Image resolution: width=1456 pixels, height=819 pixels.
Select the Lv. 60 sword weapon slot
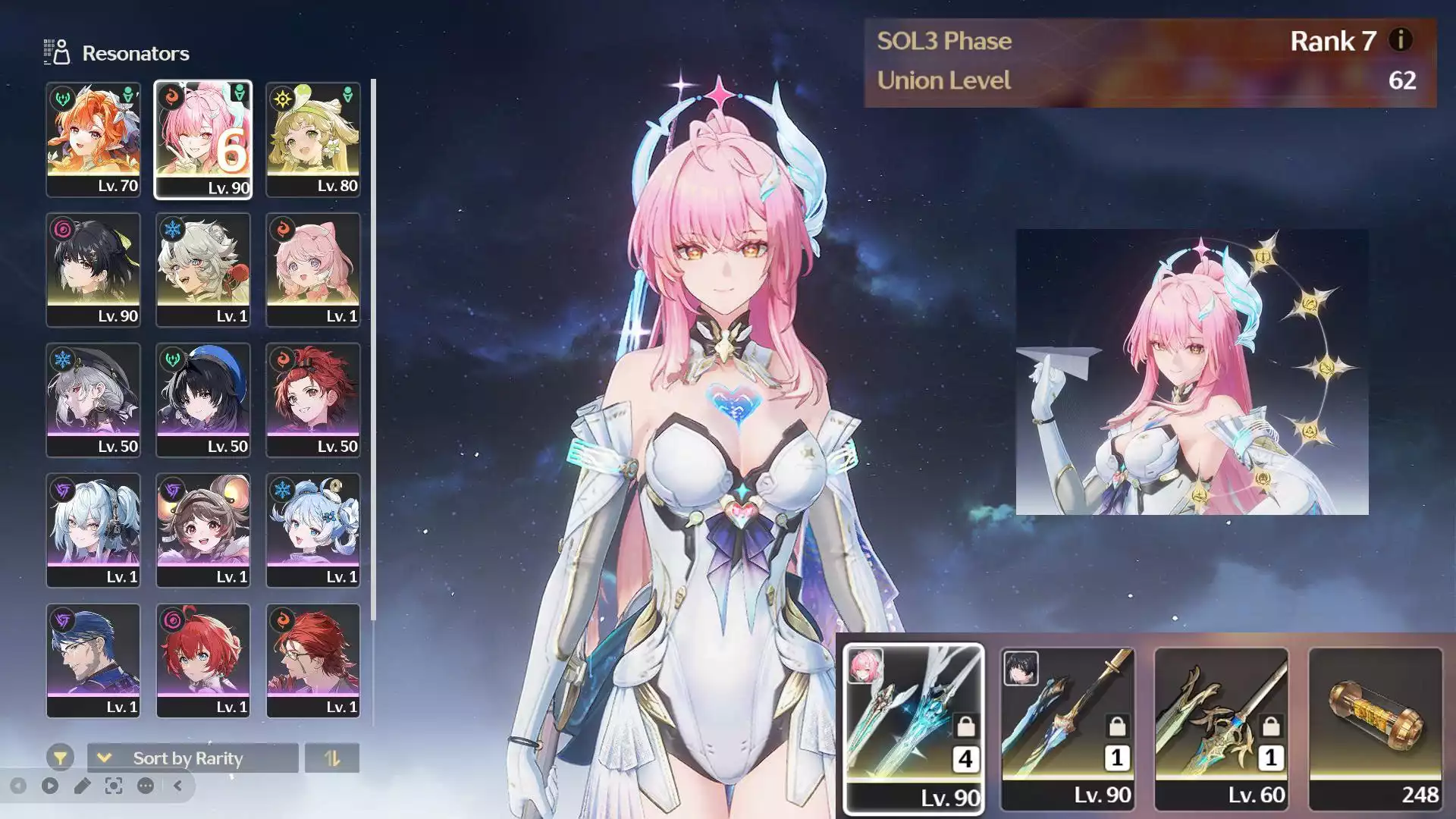click(x=1221, y=728)
